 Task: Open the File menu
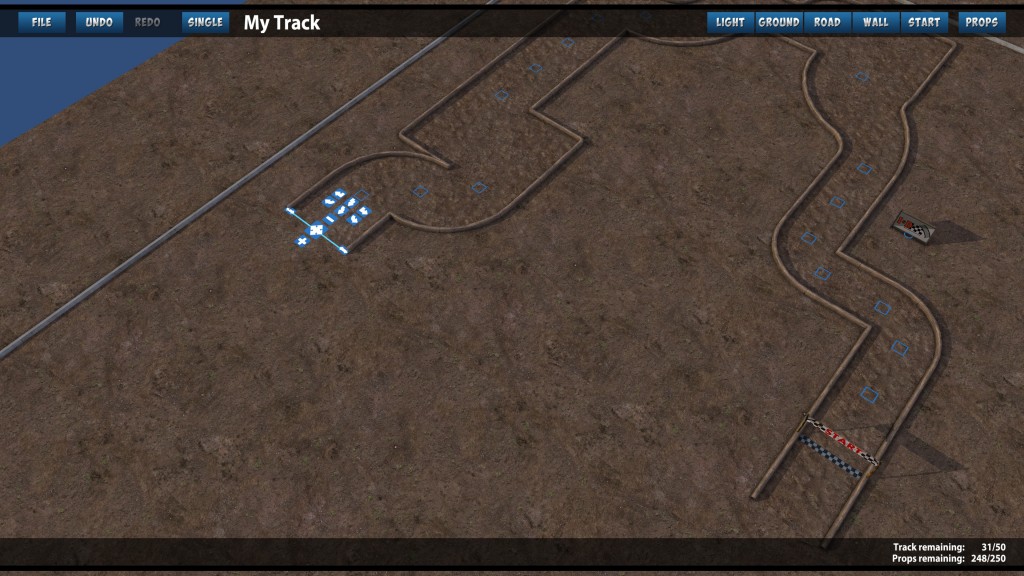click(41, 22)
